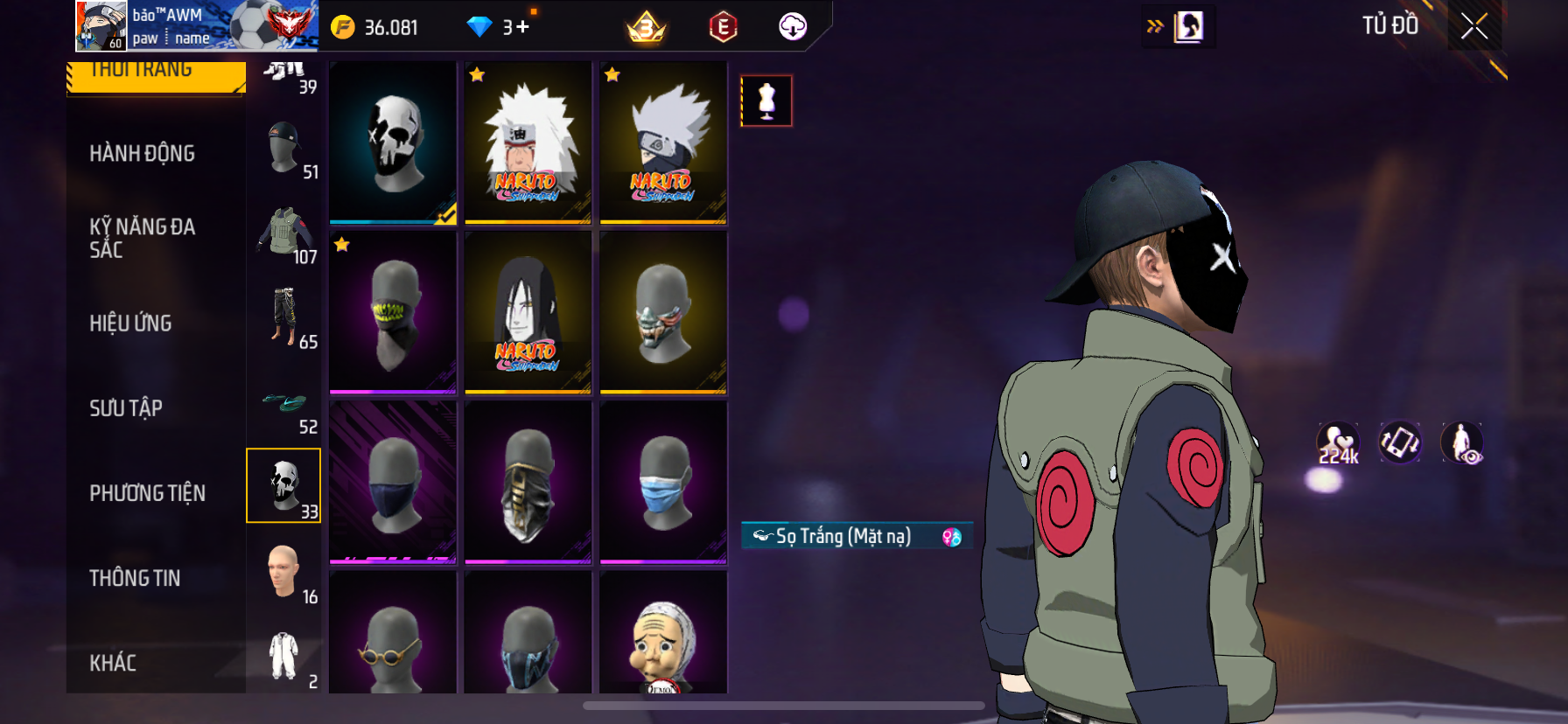This screenshot has width=1568, height=724.
Task: Open the HIỆU ỨNG section
Action: coord(130,324)
